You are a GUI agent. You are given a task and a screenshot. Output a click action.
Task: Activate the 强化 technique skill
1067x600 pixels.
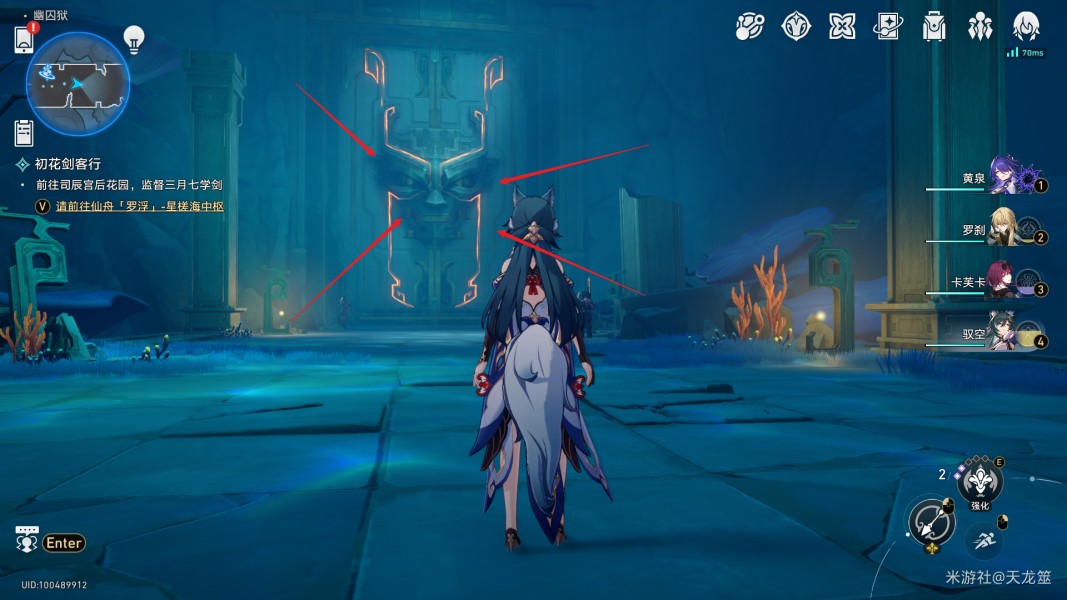(980, 482)
